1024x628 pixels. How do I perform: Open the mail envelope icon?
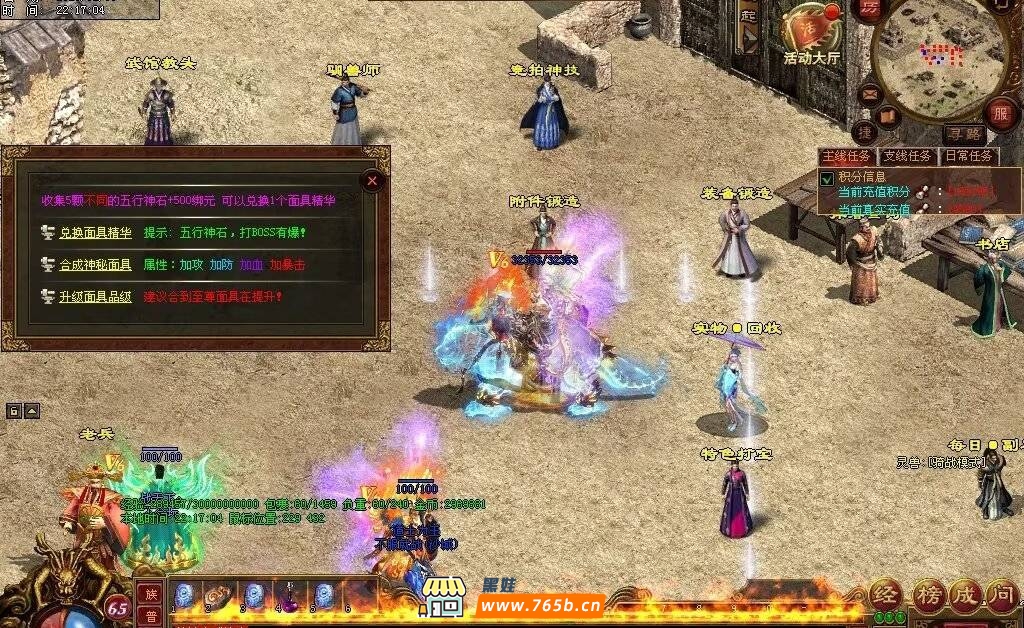(x=869, y=96)
